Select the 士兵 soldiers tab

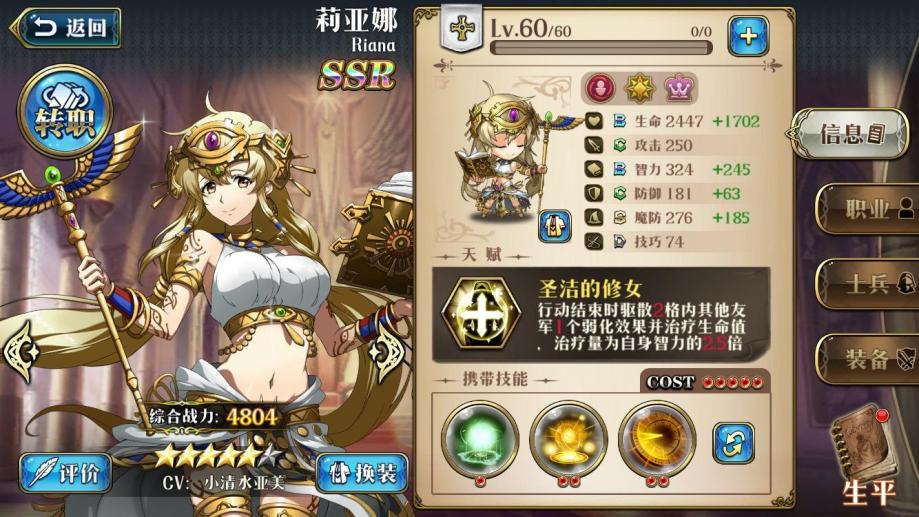click(866, 284)
